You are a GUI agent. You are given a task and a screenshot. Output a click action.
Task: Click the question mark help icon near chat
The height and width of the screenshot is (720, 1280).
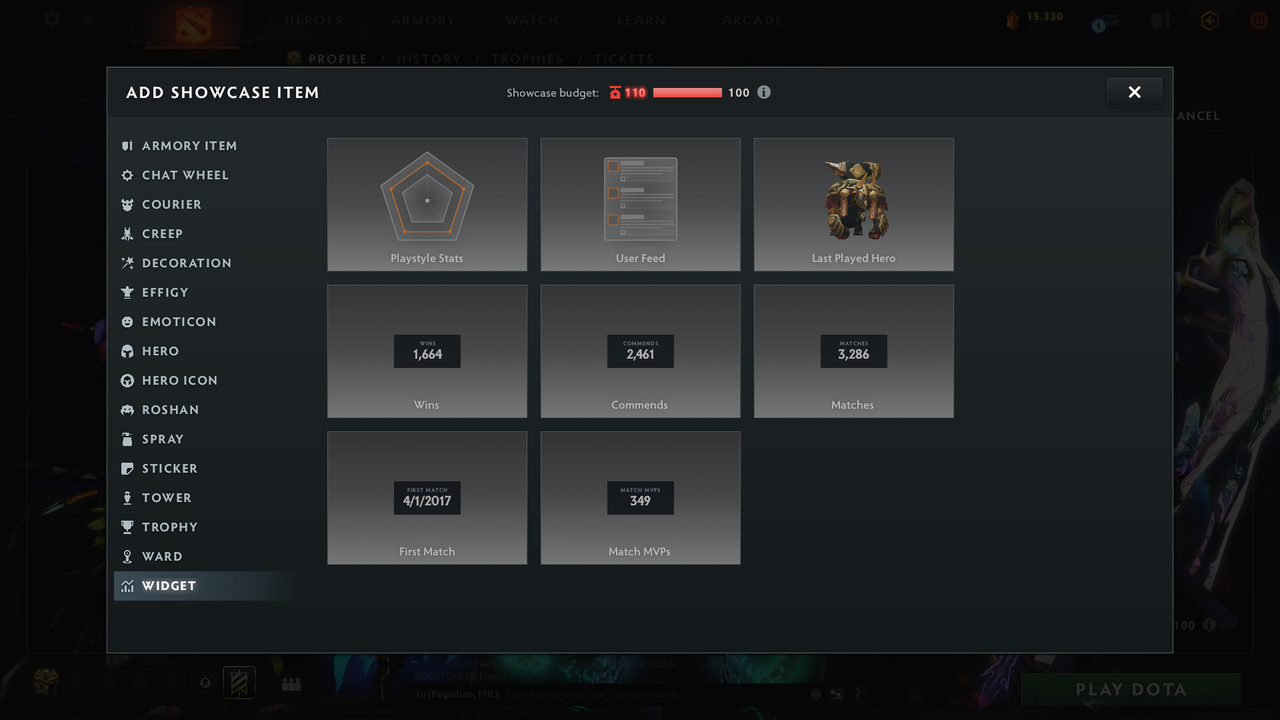(857, 694)
